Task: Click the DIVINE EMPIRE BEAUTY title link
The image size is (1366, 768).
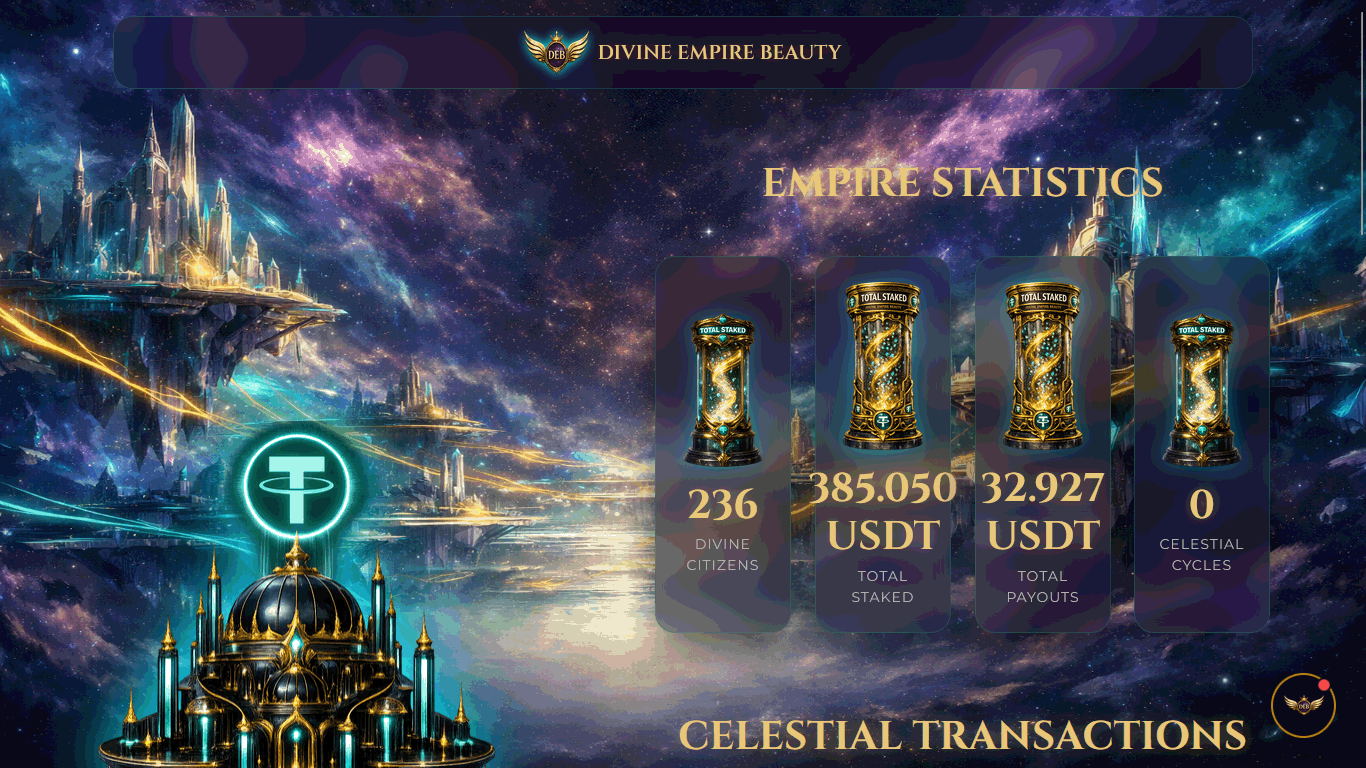Action: (x=720, y=52)
